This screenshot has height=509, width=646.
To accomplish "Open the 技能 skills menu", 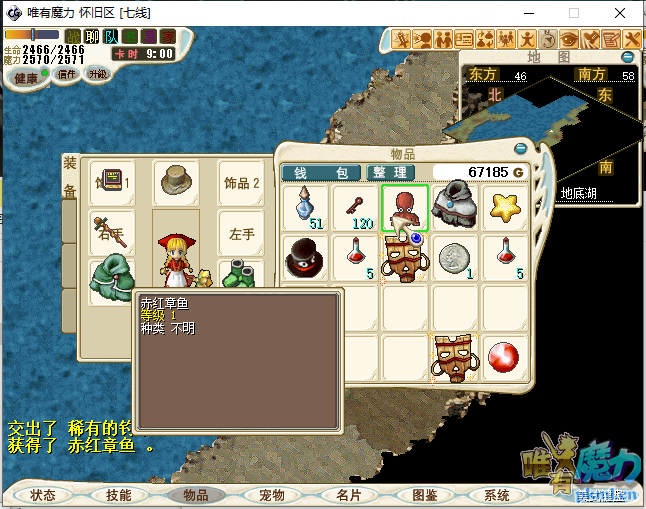I will (x=118, y=495).
